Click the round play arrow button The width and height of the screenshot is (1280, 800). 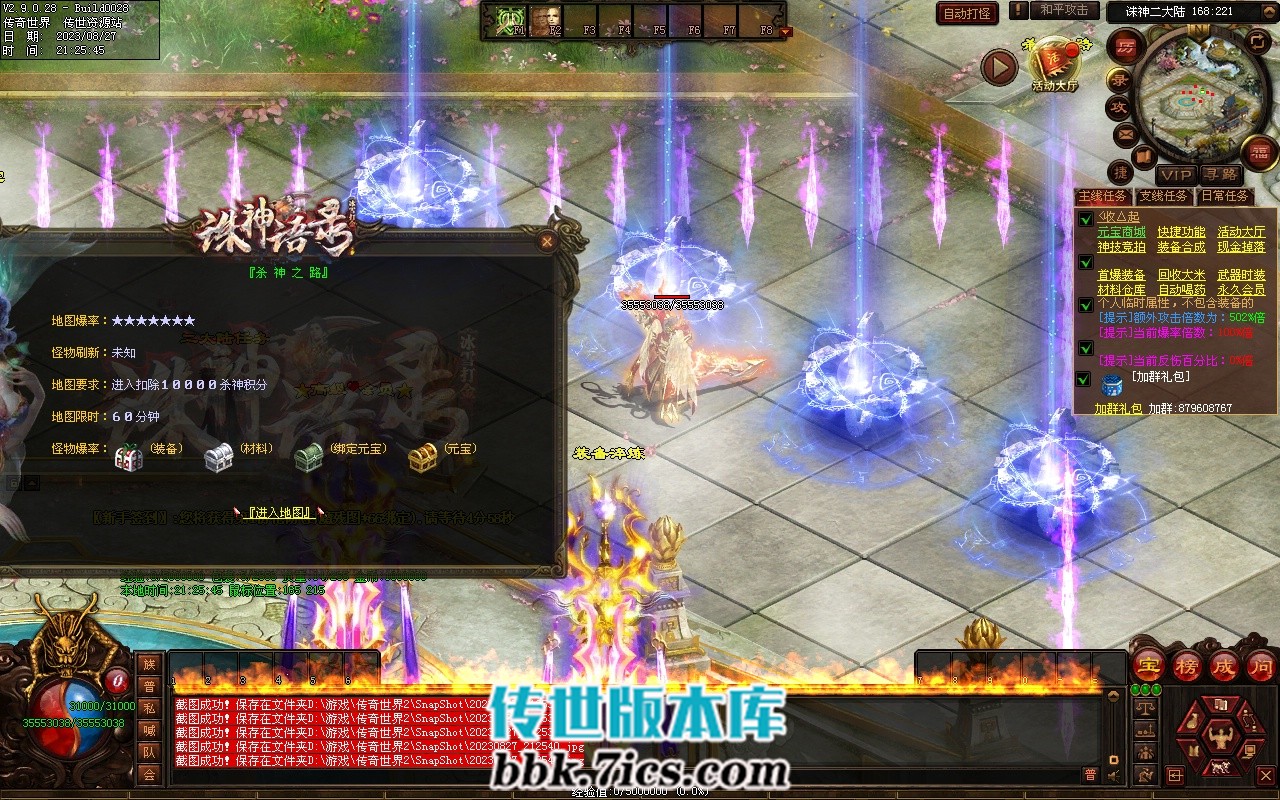(x=998, y=67)
